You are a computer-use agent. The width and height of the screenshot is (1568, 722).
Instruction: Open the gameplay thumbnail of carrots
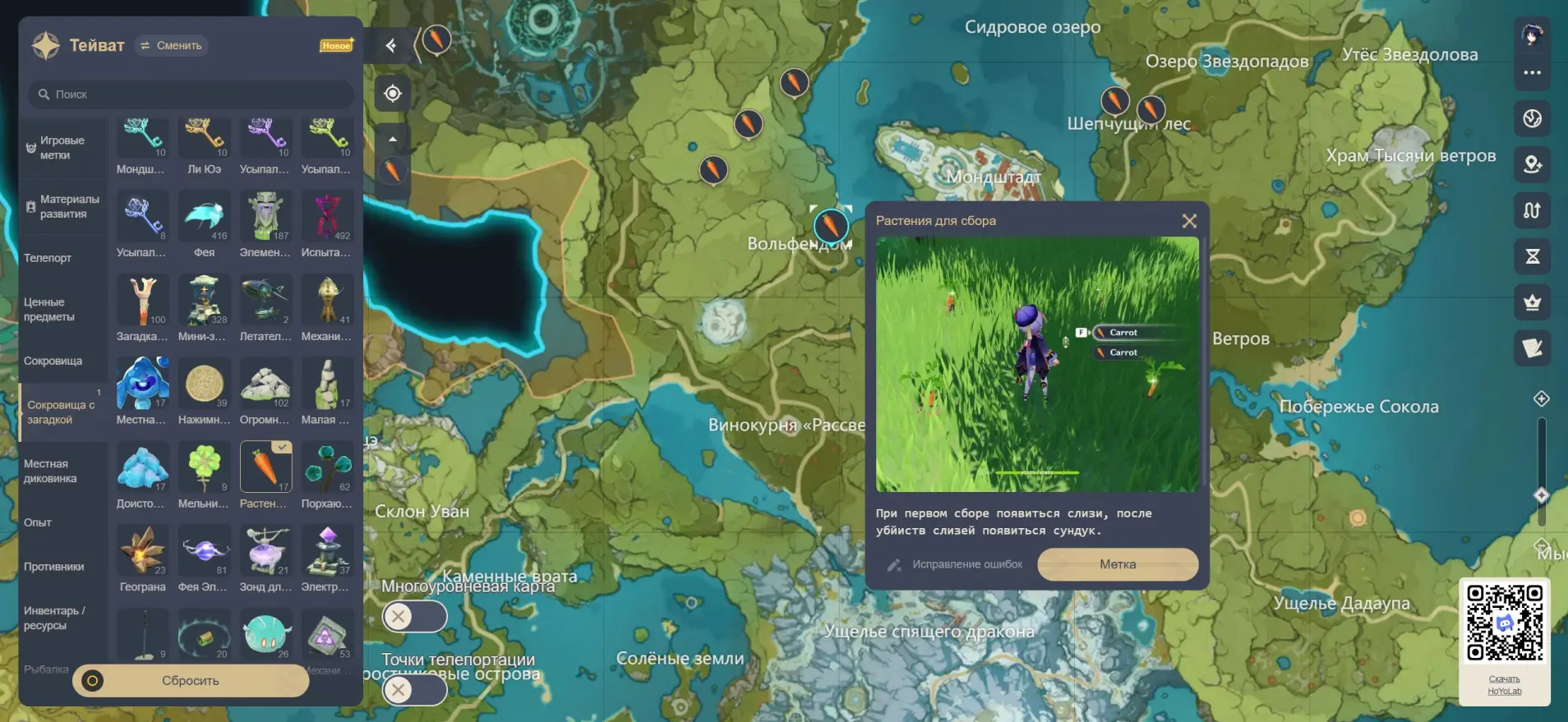click(1037, 364)
